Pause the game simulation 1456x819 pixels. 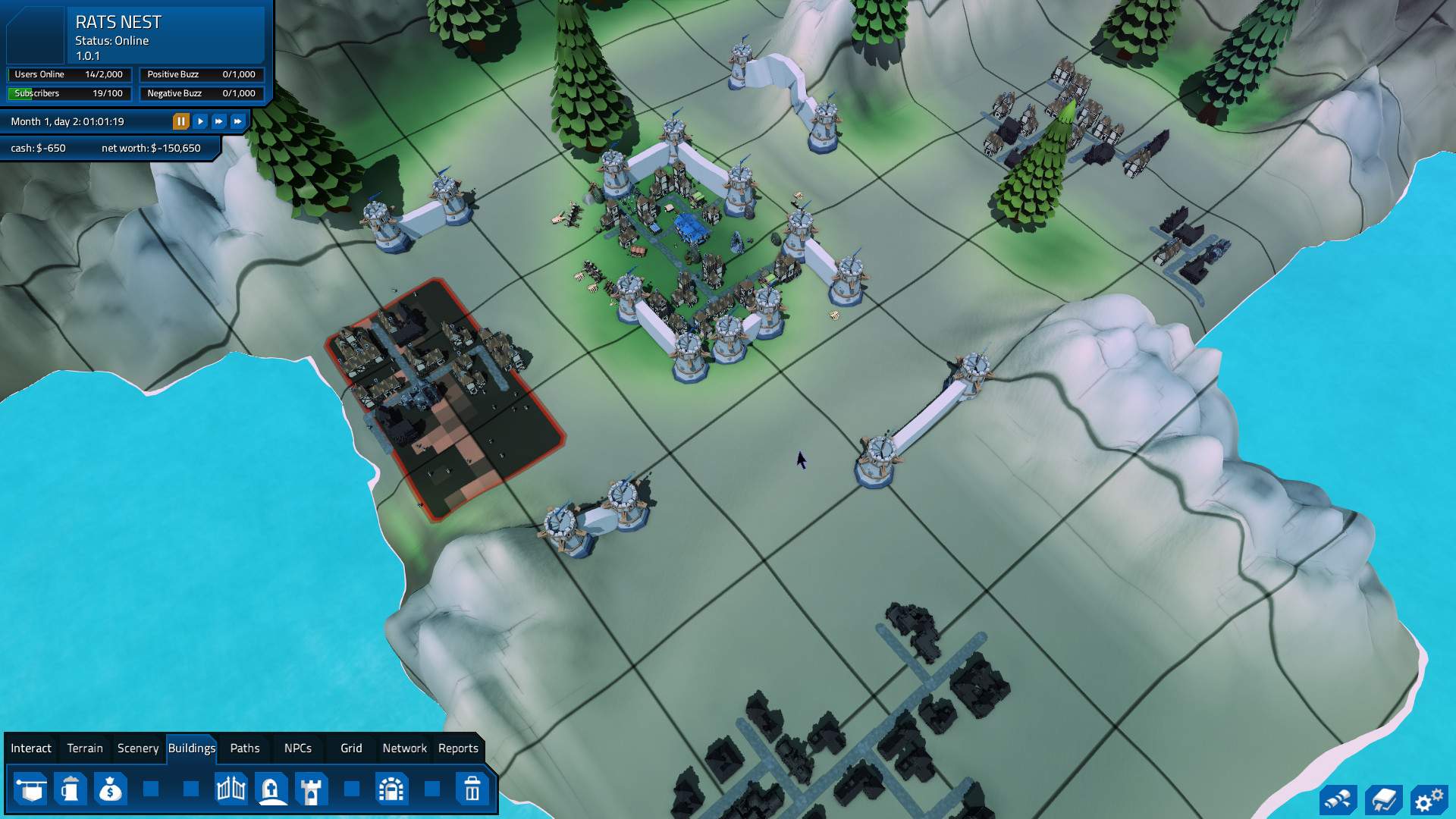pos(180,121)
